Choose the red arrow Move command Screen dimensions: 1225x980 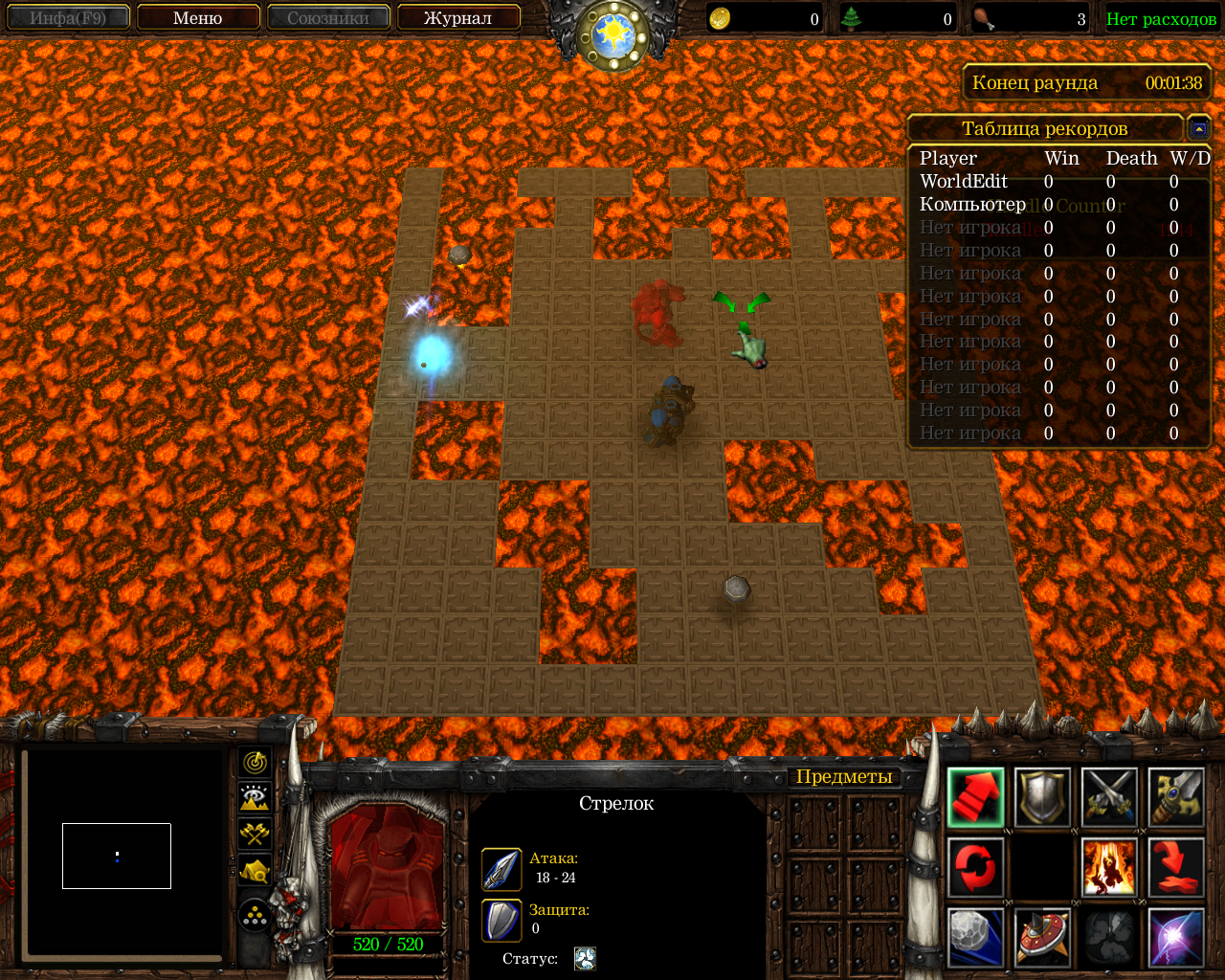coord(975,797)
